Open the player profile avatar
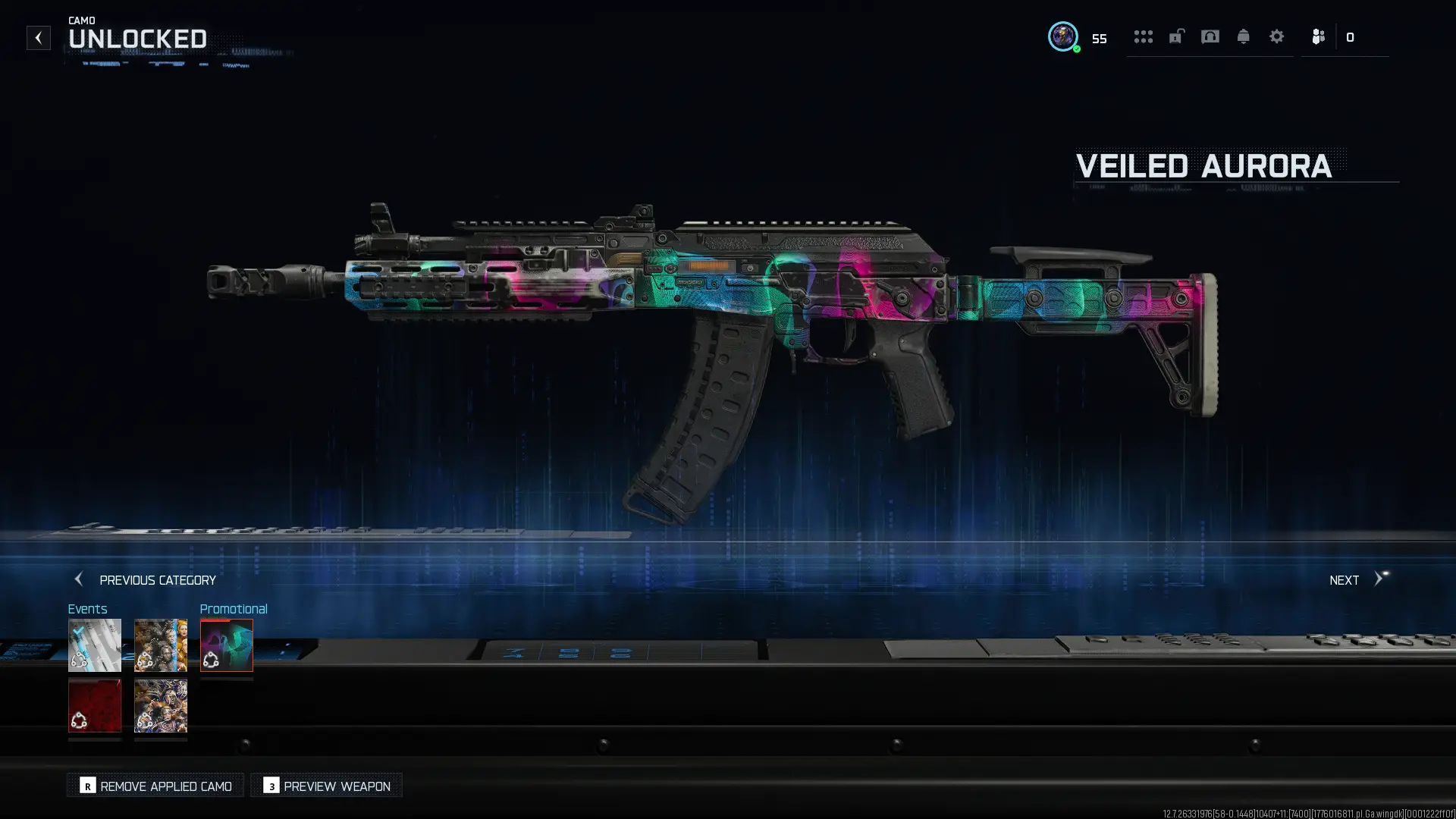Viewport: 1456px width, 819px height. 1062,36
